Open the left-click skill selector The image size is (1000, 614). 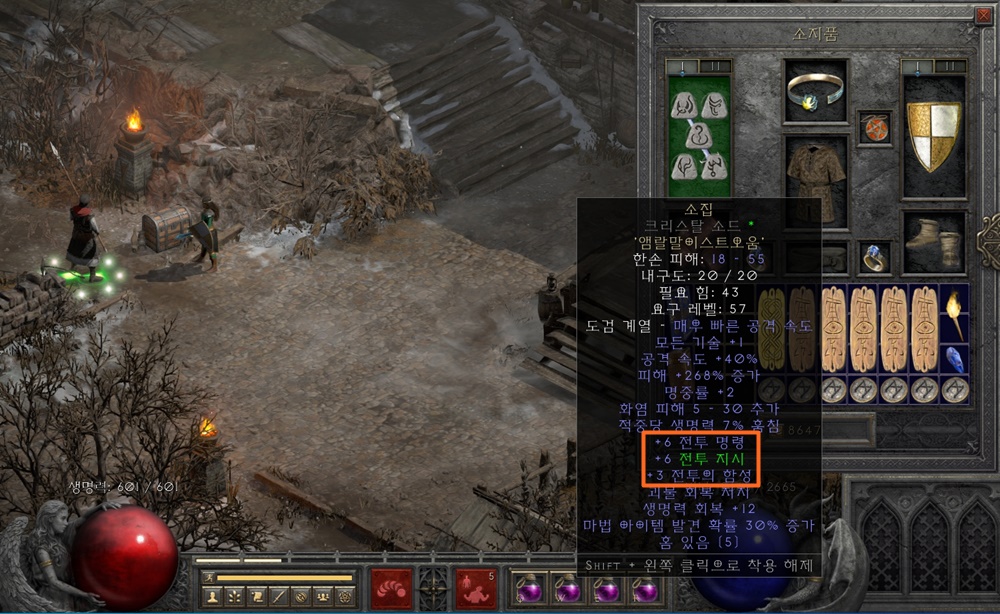pos(391,587)
